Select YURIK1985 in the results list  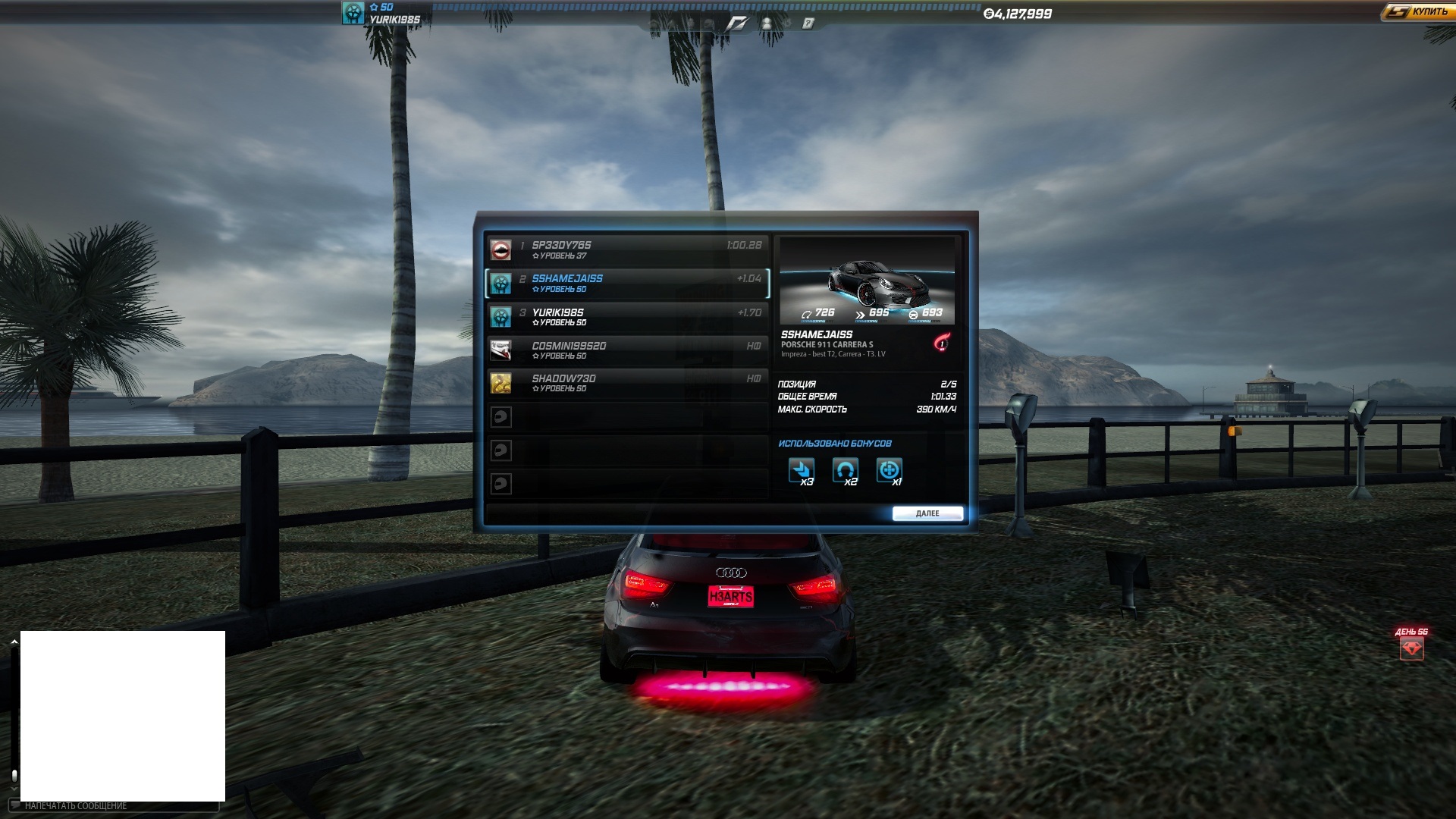pyautogui.click(x=626, y=316)
